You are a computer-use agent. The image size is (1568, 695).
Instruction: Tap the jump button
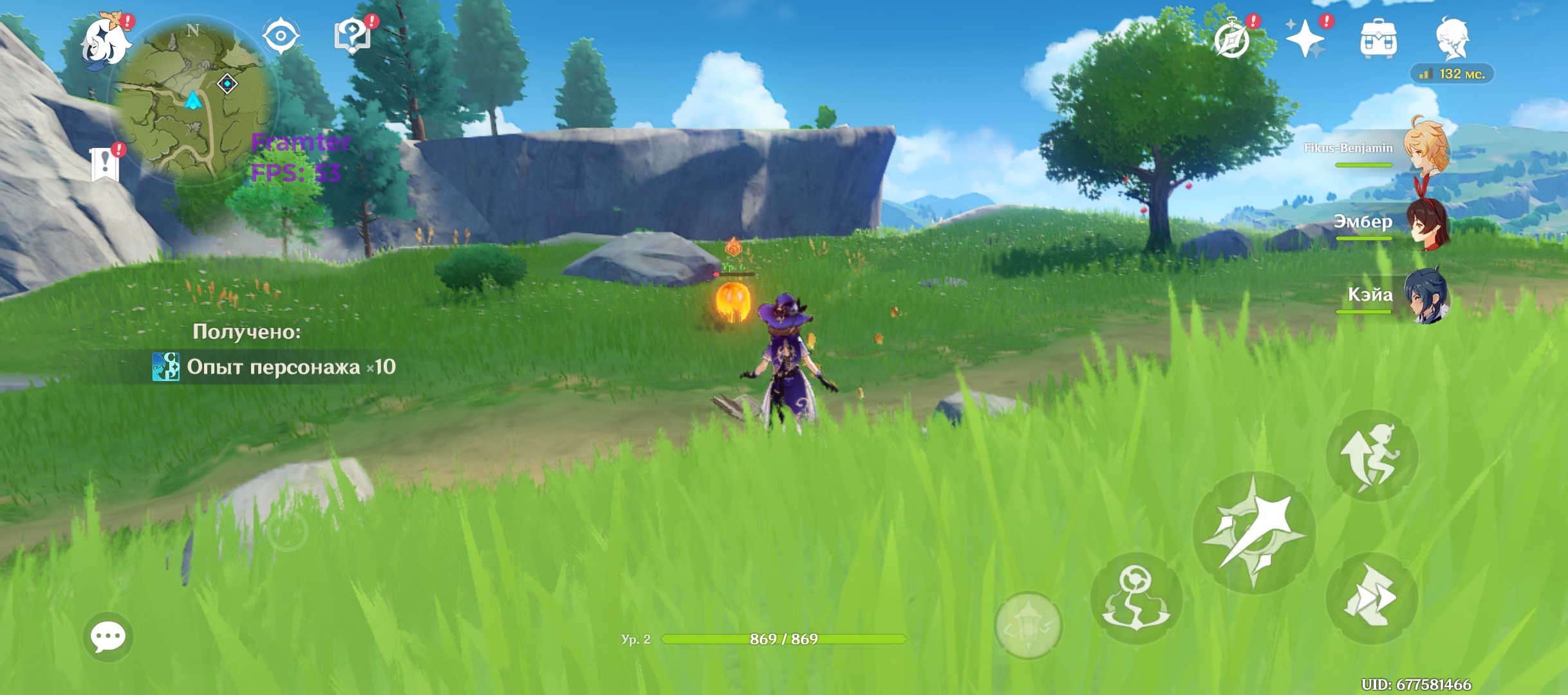point(1372,456)
